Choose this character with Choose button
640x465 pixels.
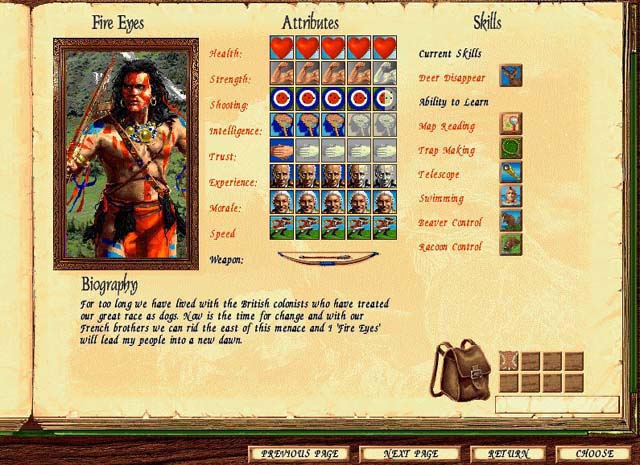click(x=596, y=453)
